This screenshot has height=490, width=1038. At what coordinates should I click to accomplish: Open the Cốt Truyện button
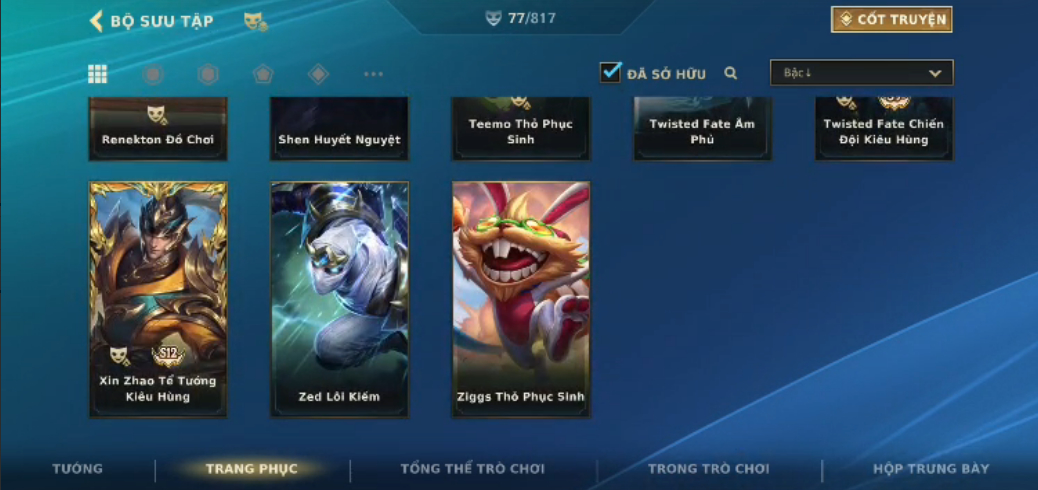pyautogui.click(x=891, y=19)
